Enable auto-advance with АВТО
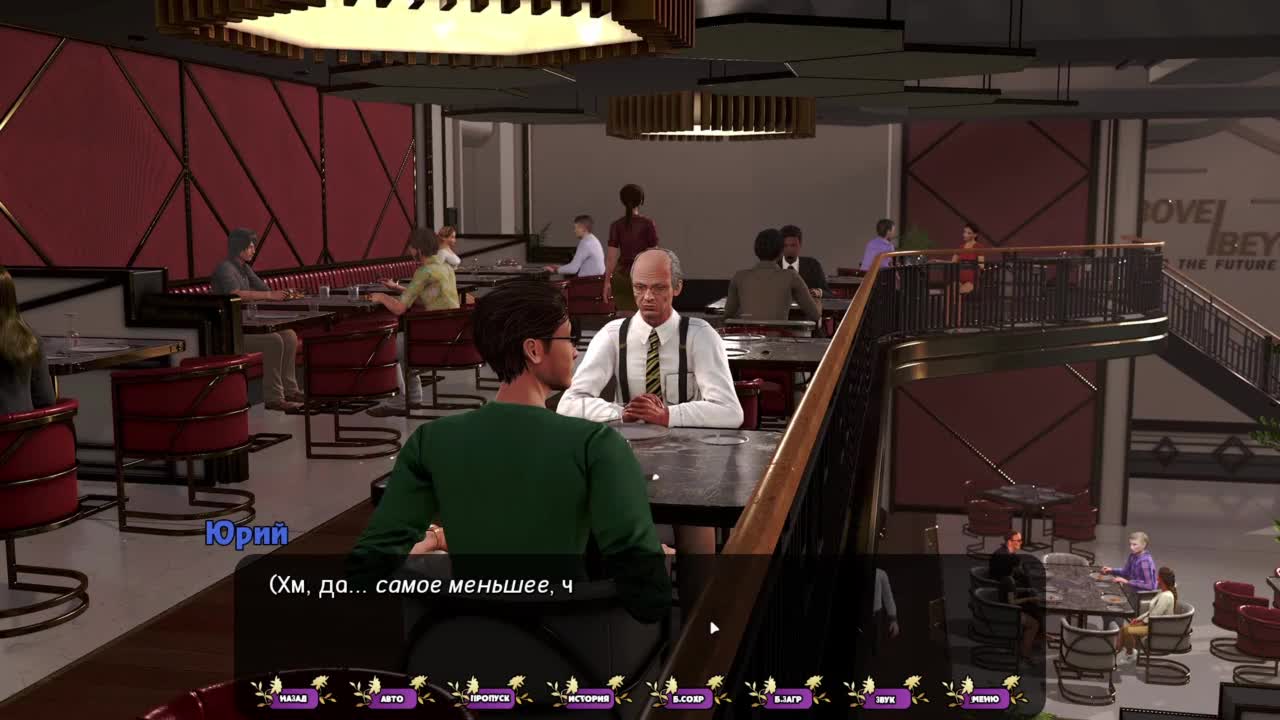The height and width of the screenshot is (720, 1280). 392,698
